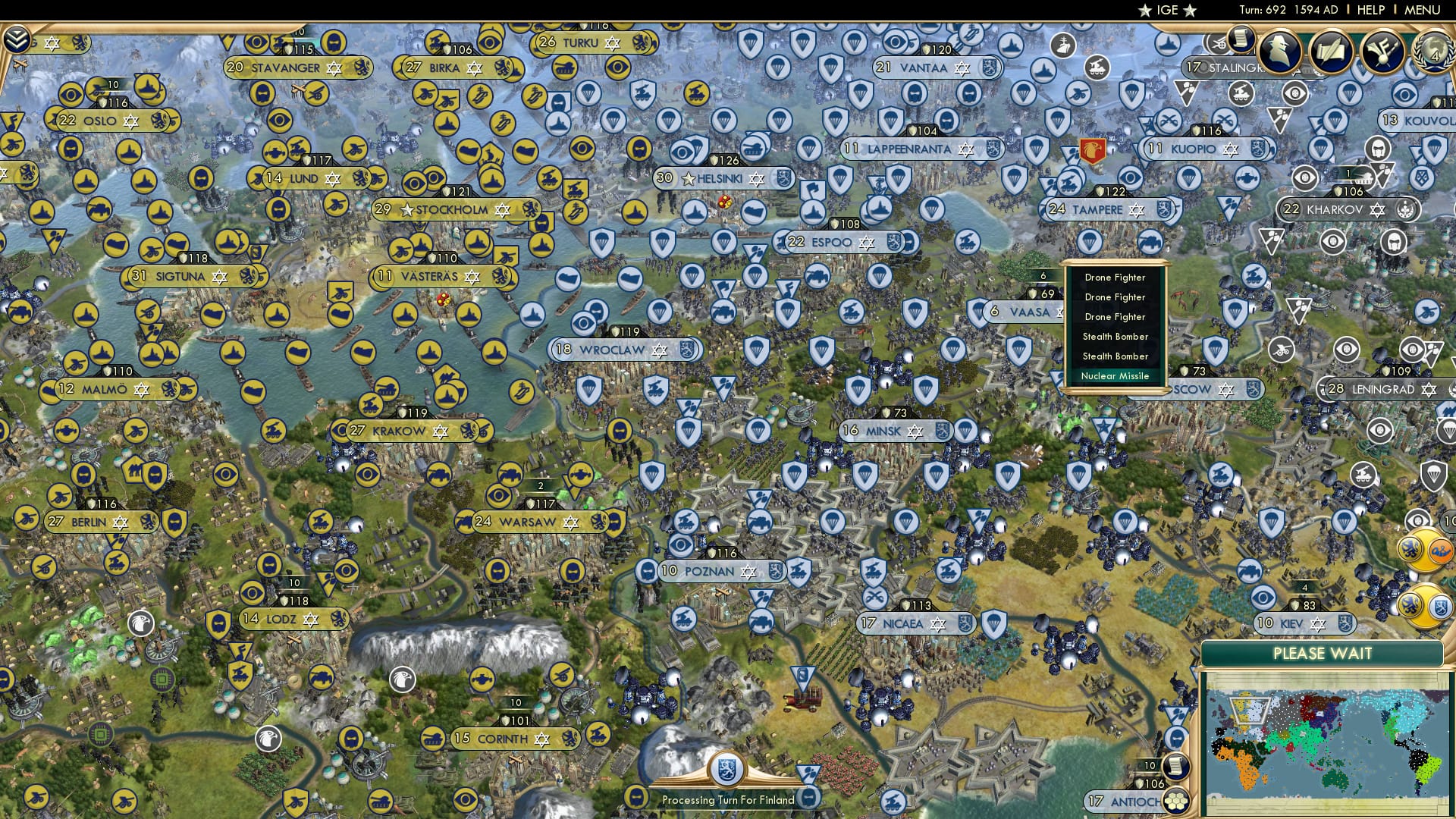Open the MENU from the top bar
Screen dimensions: 1456x819
tap(1424, 10)
